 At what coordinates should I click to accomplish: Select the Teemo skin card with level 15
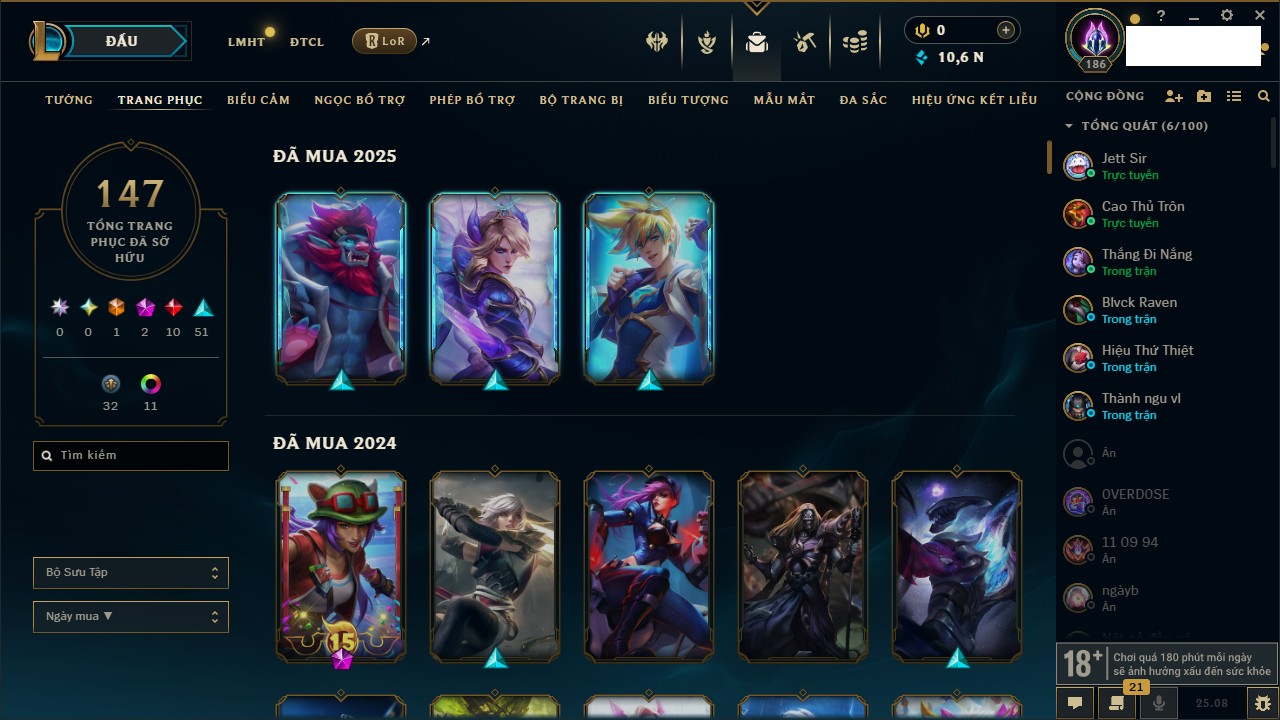click(x=341, y=566)
